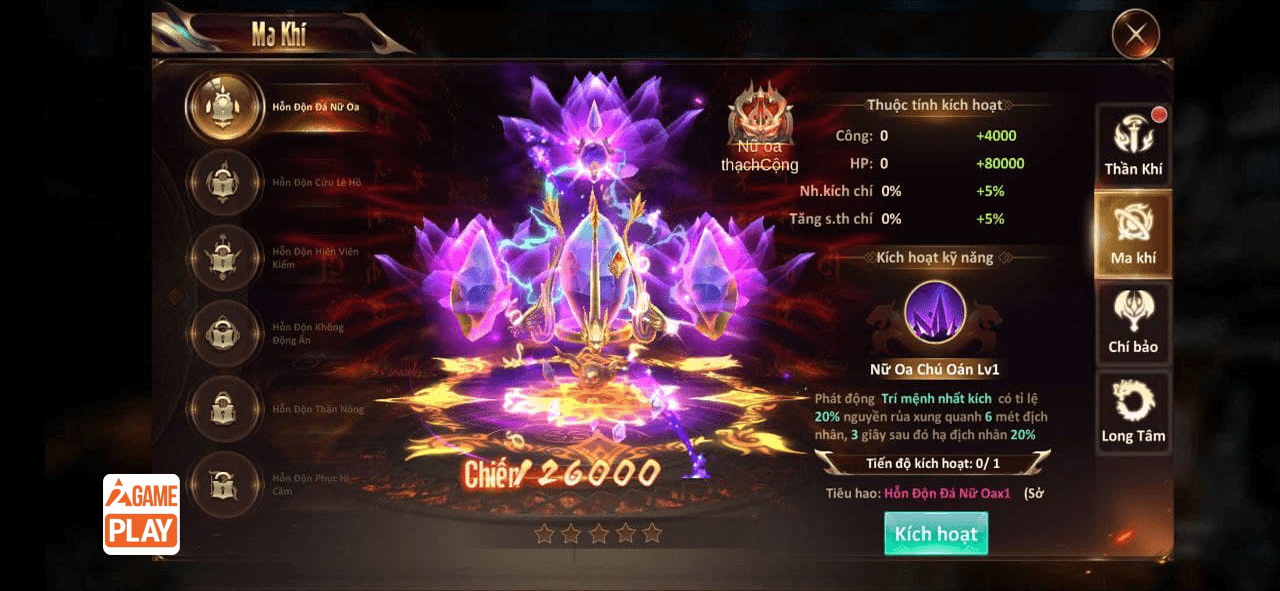The height and width of the screenshot is (591, 1280).
Task: Open the Chí bảo tab
Action: coord(1133,322)
